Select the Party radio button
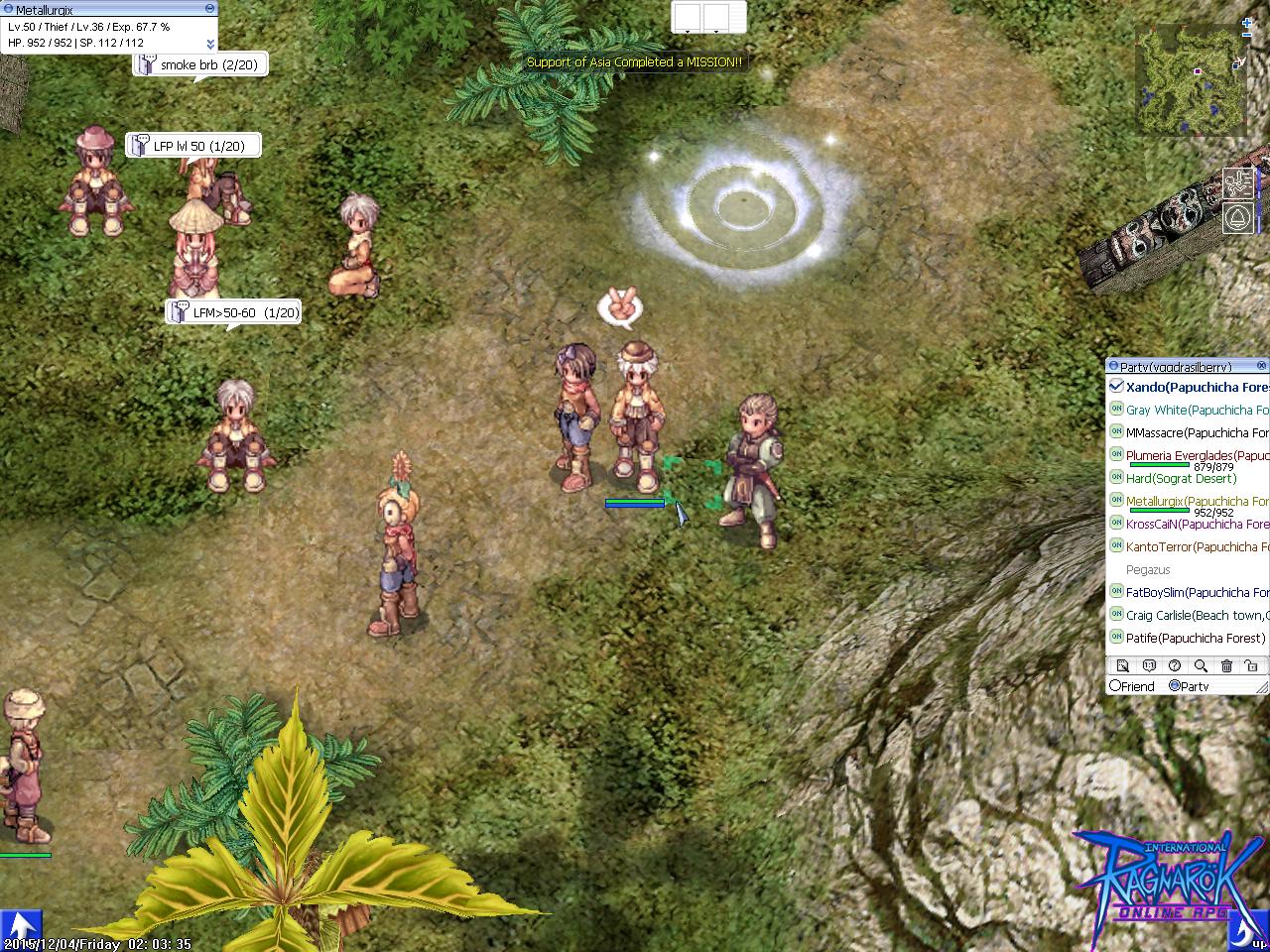This screenshot has height=952, width=1270. click(1175, 686)
